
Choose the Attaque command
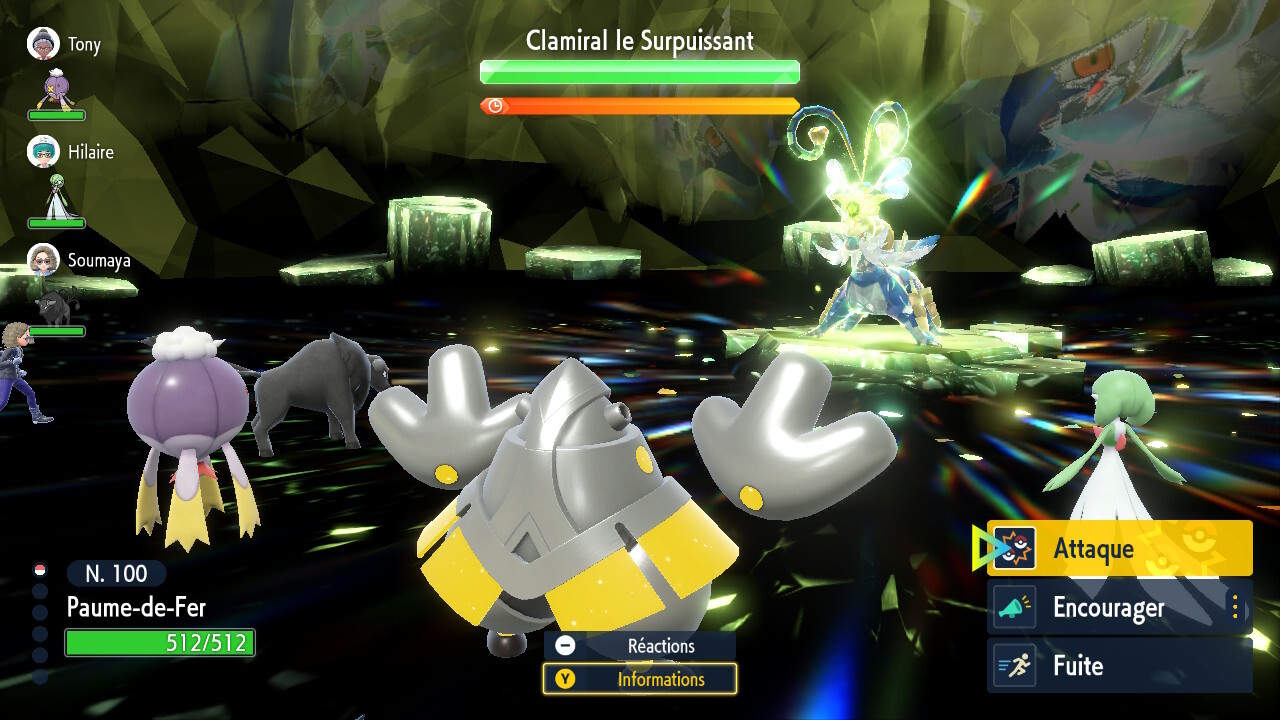1095,547
